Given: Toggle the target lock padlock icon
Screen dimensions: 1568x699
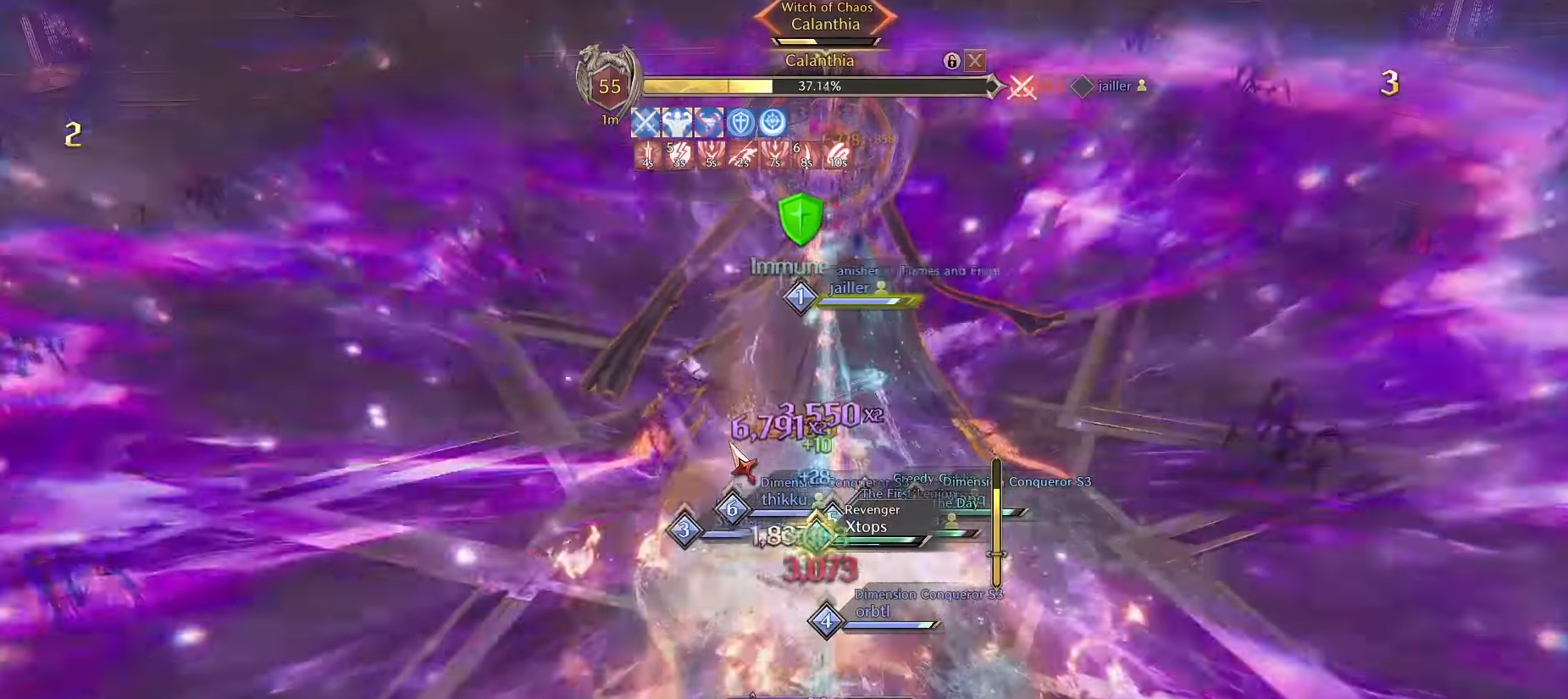Looking at the screenshot, I should pyautogui.click(x=951, y=61).
